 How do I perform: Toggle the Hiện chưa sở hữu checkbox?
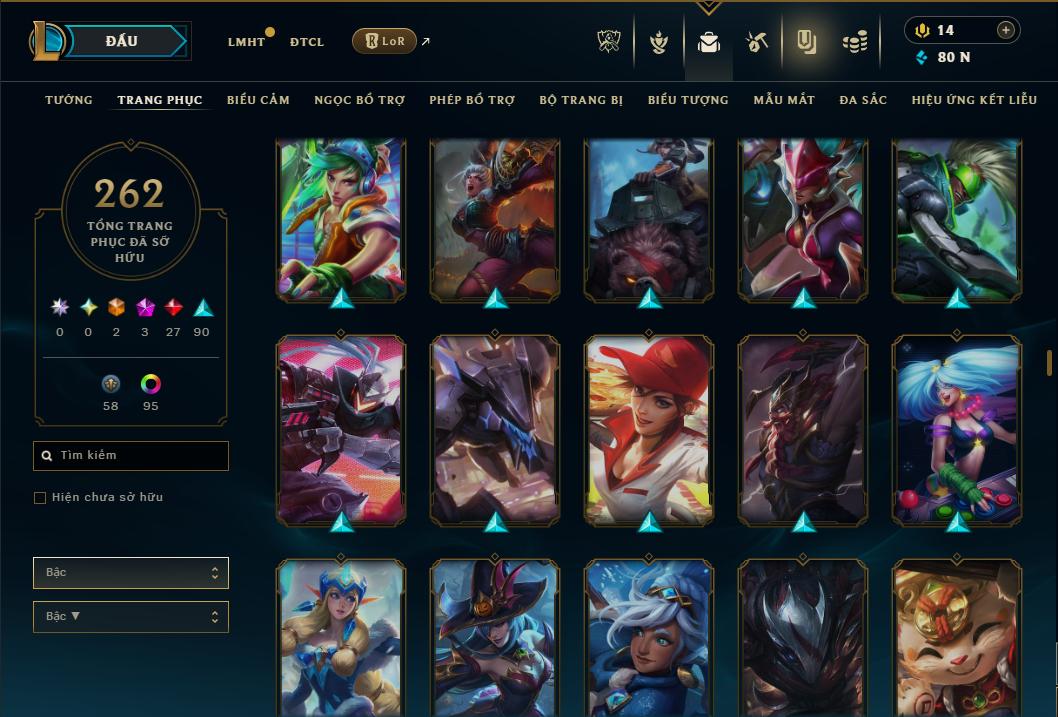(x=40, y=498)
